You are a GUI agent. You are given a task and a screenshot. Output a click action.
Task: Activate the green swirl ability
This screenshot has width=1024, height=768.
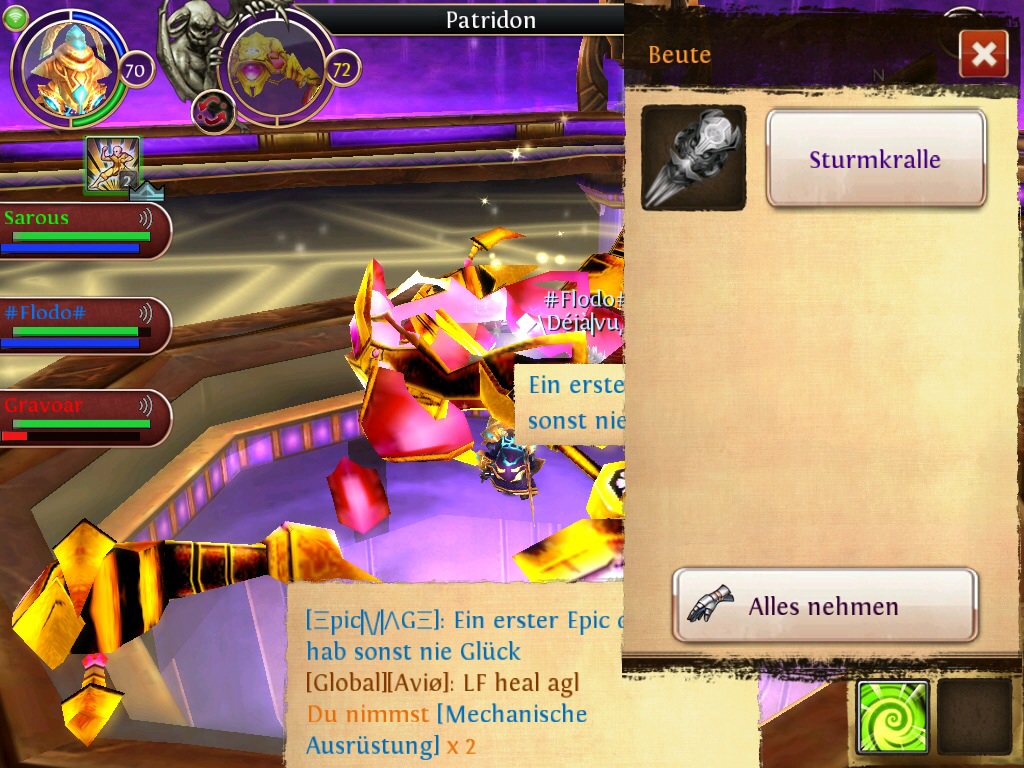pyautogui.click(x=892, y=717)
